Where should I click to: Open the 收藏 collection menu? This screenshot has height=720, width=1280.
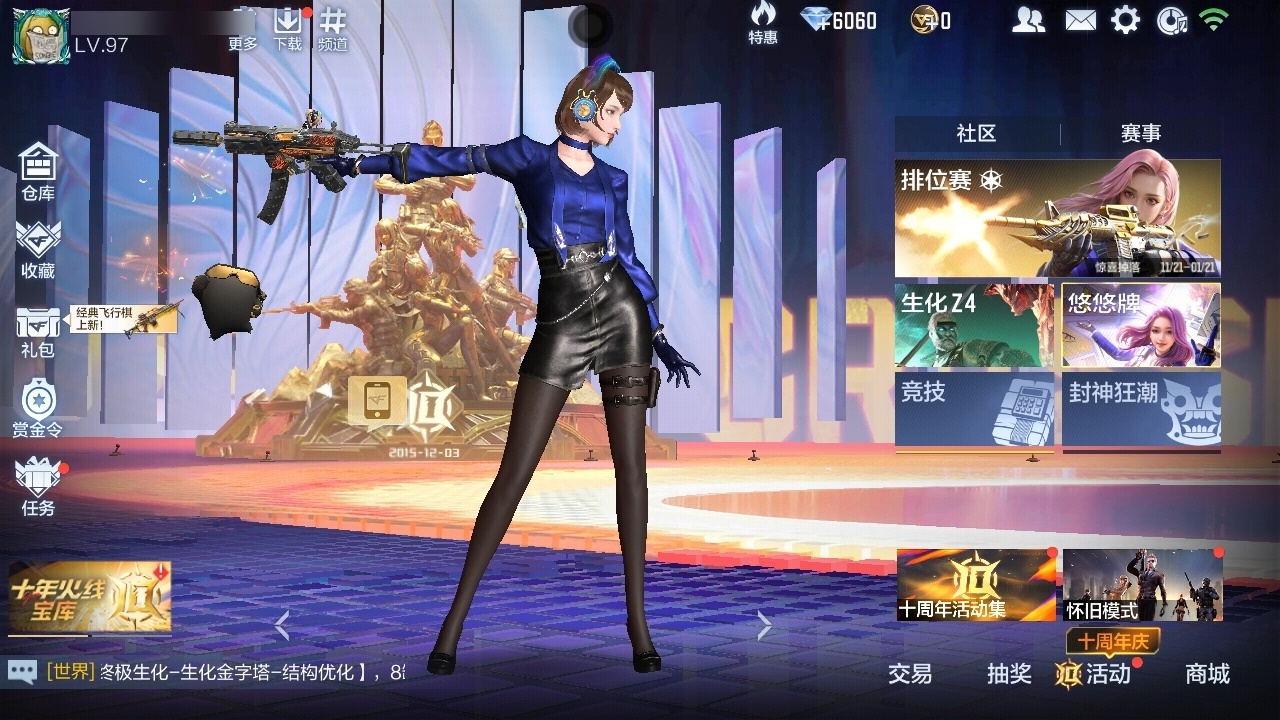(38, 249)
